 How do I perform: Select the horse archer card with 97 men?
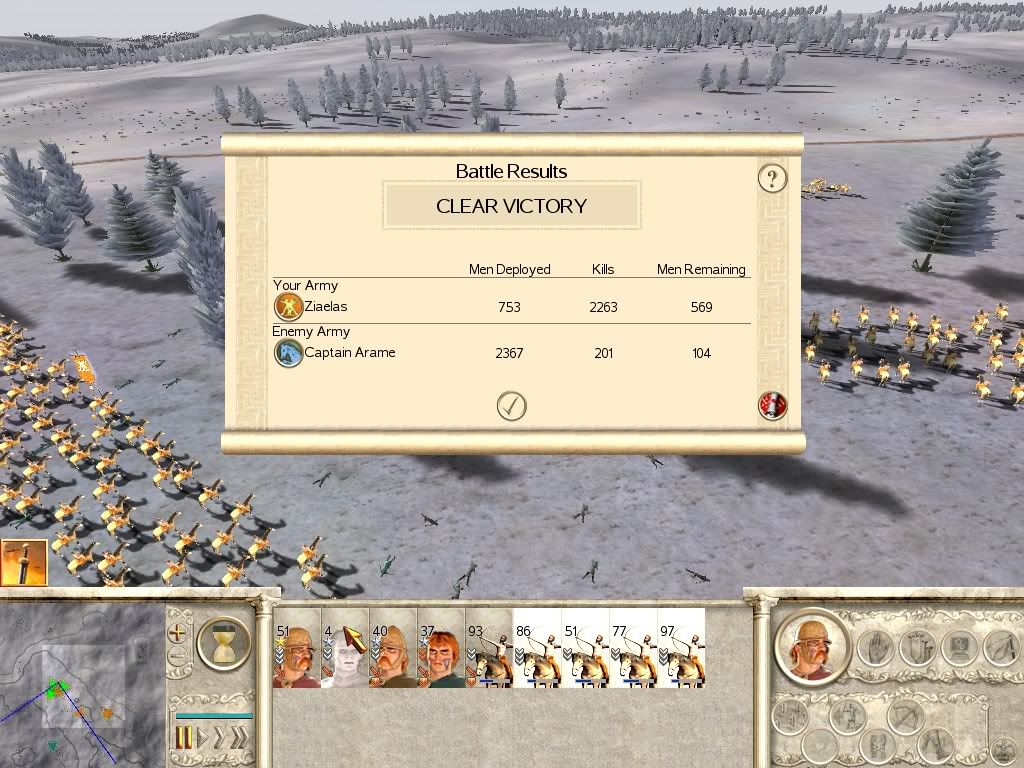click(681, 648)
